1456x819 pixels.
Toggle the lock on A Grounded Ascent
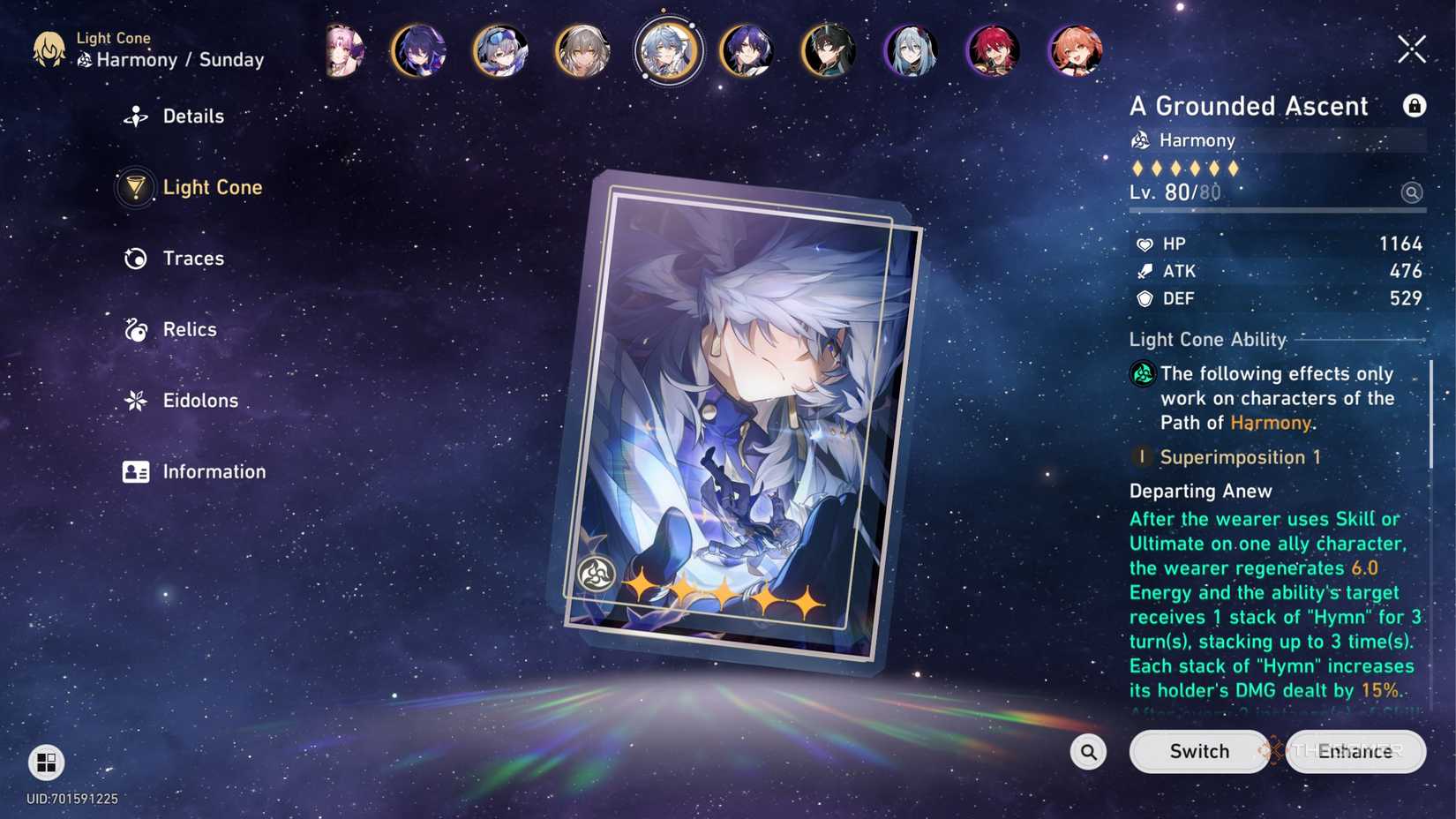[x=1415, y=105]
